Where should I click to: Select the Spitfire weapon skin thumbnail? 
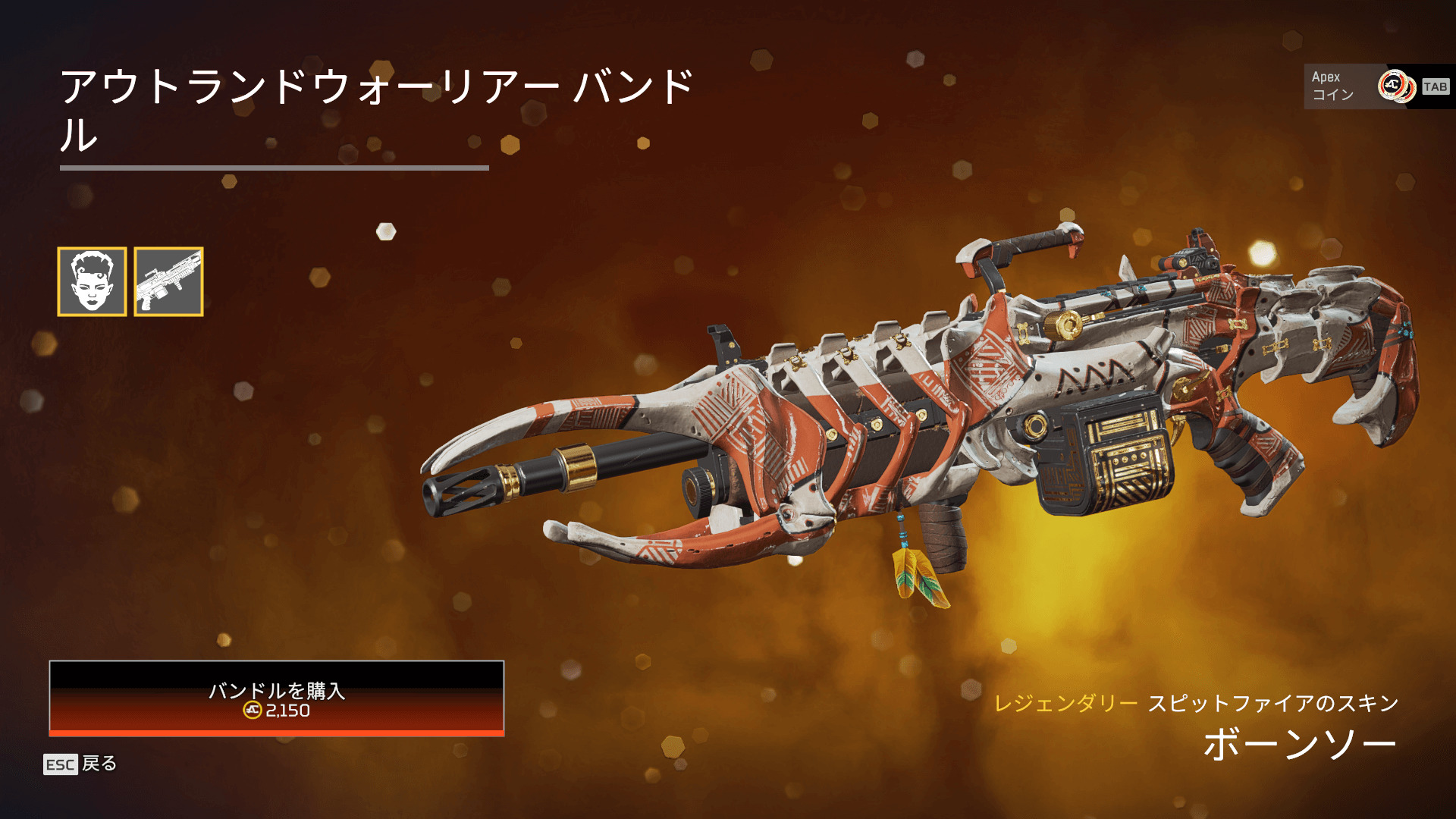click(x=168, y=281)
